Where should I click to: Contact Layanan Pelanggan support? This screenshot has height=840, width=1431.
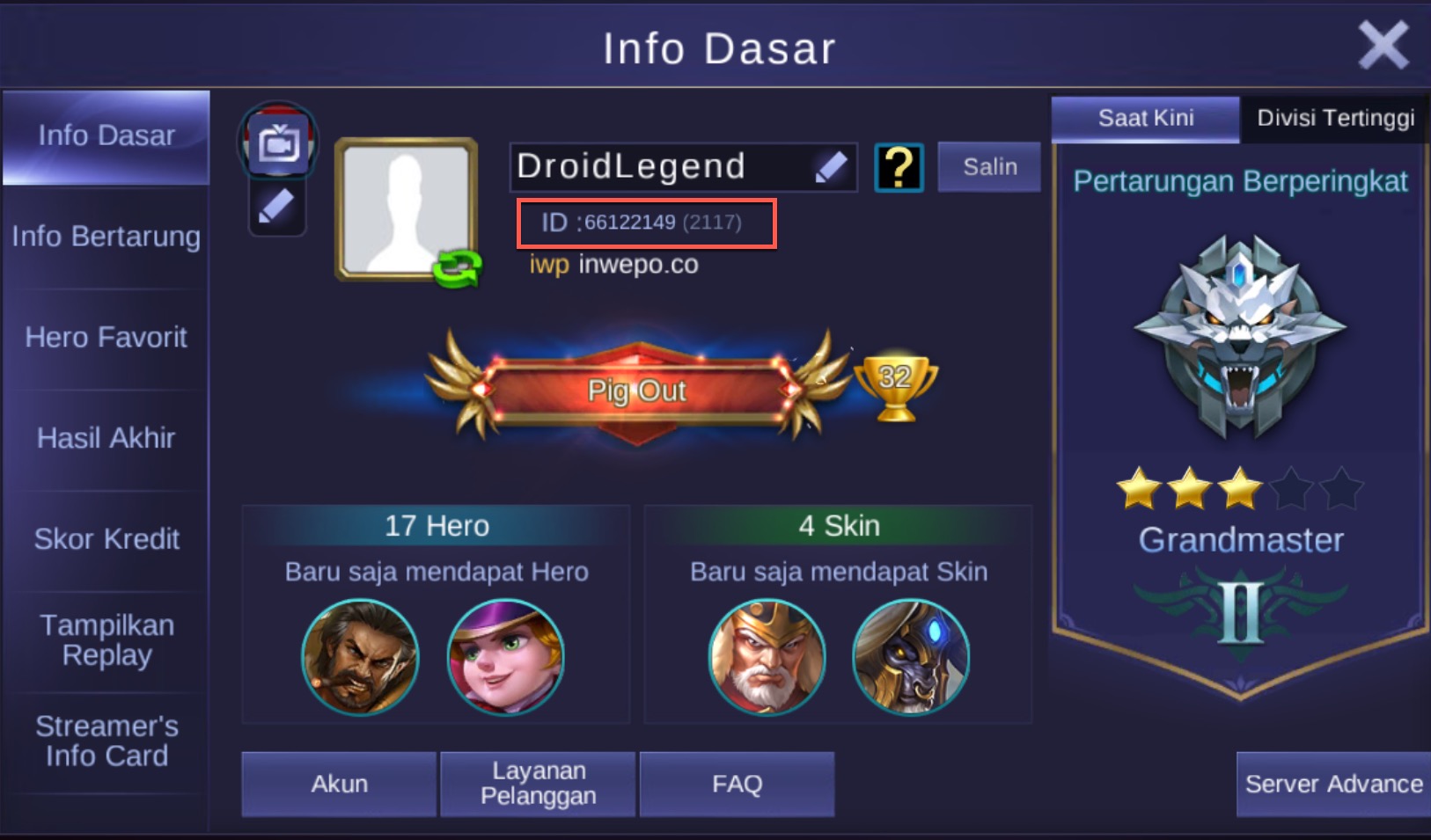coord(538,784)
